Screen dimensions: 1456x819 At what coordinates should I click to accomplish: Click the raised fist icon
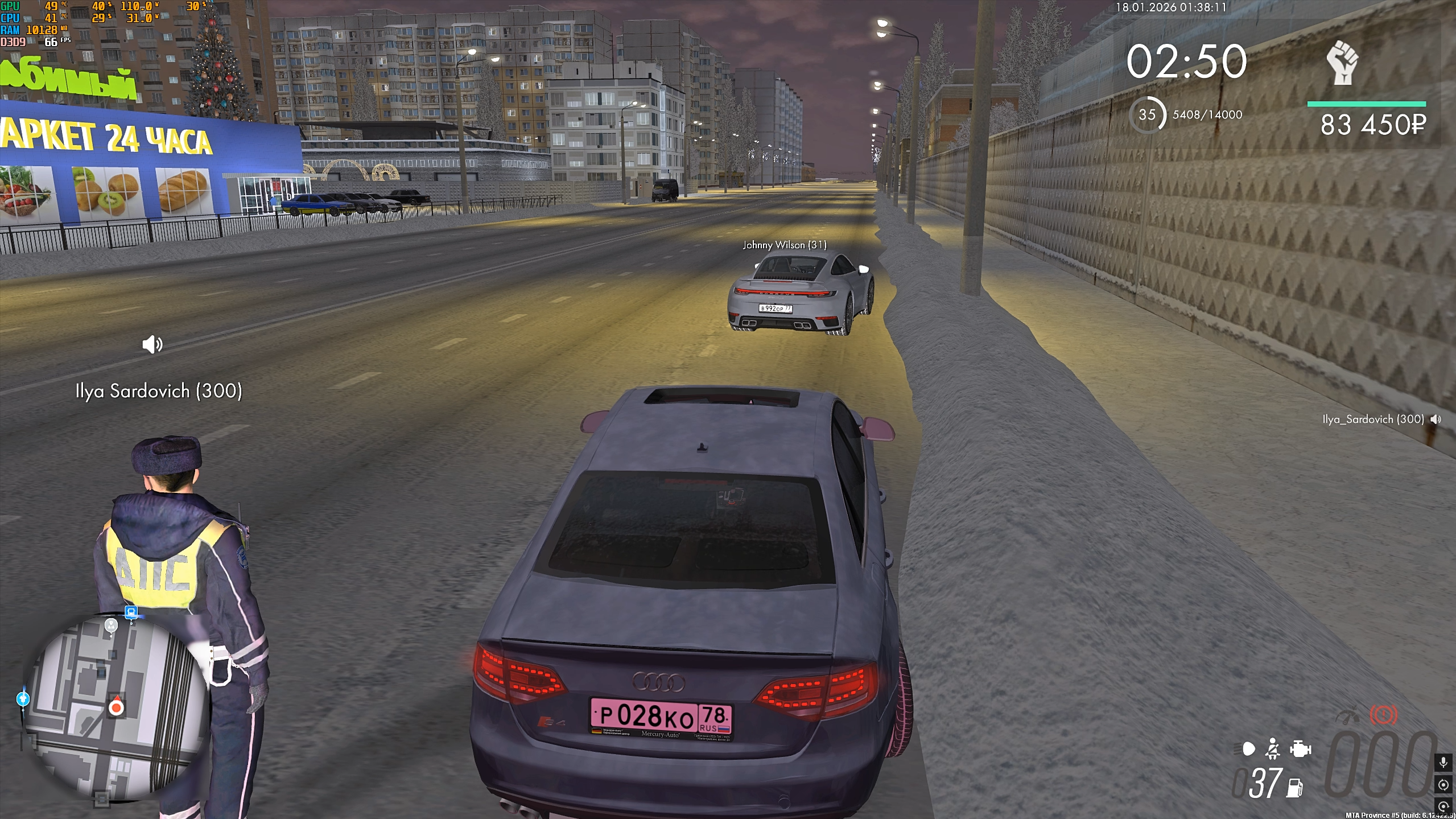click(1342, 63)
